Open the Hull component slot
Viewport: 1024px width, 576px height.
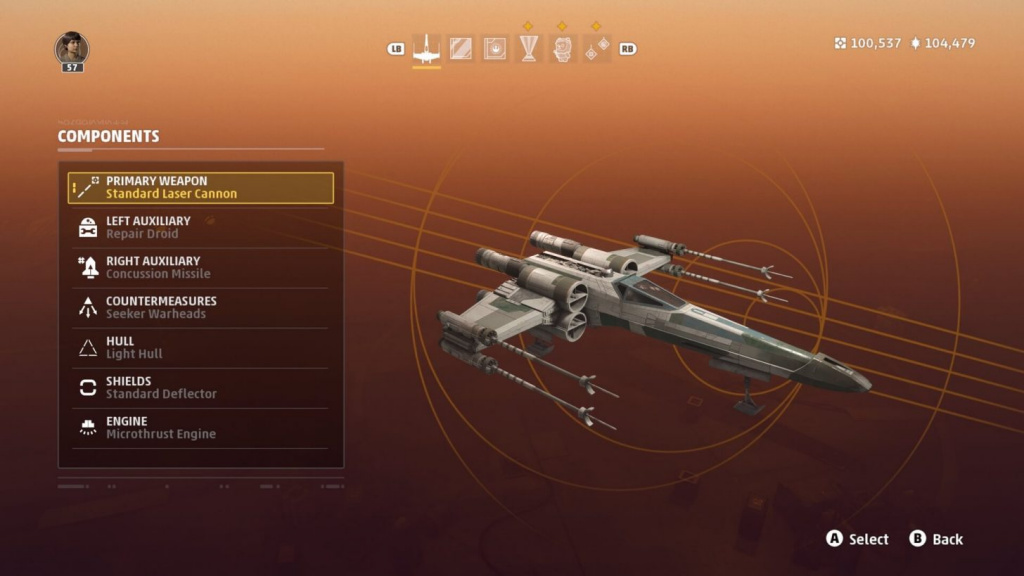tap(200, 348)
